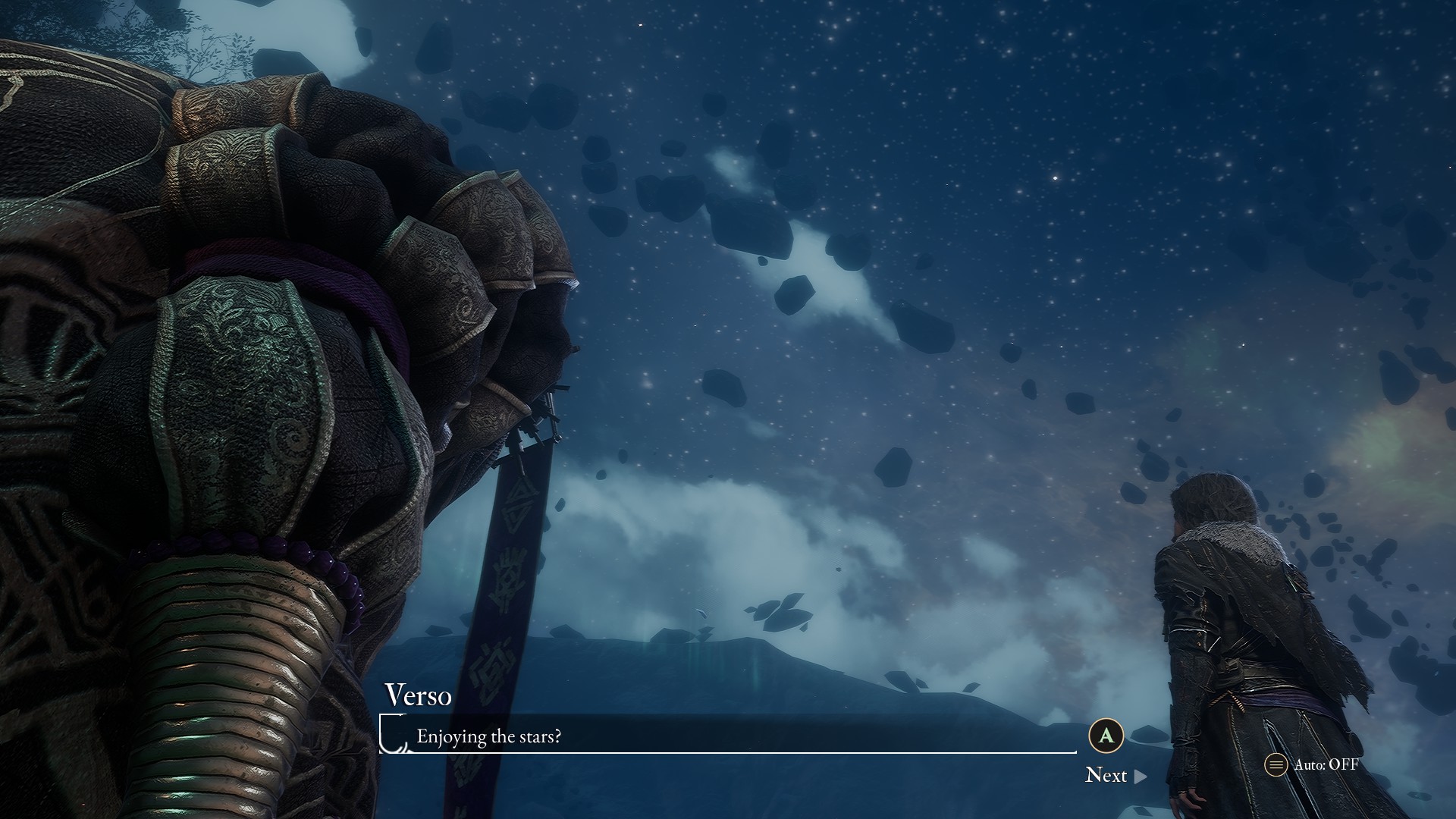1456x819 pixels.
Task: Toggle the Auto: OFF dialogue setting
Action: click(x=1312, y=764)
